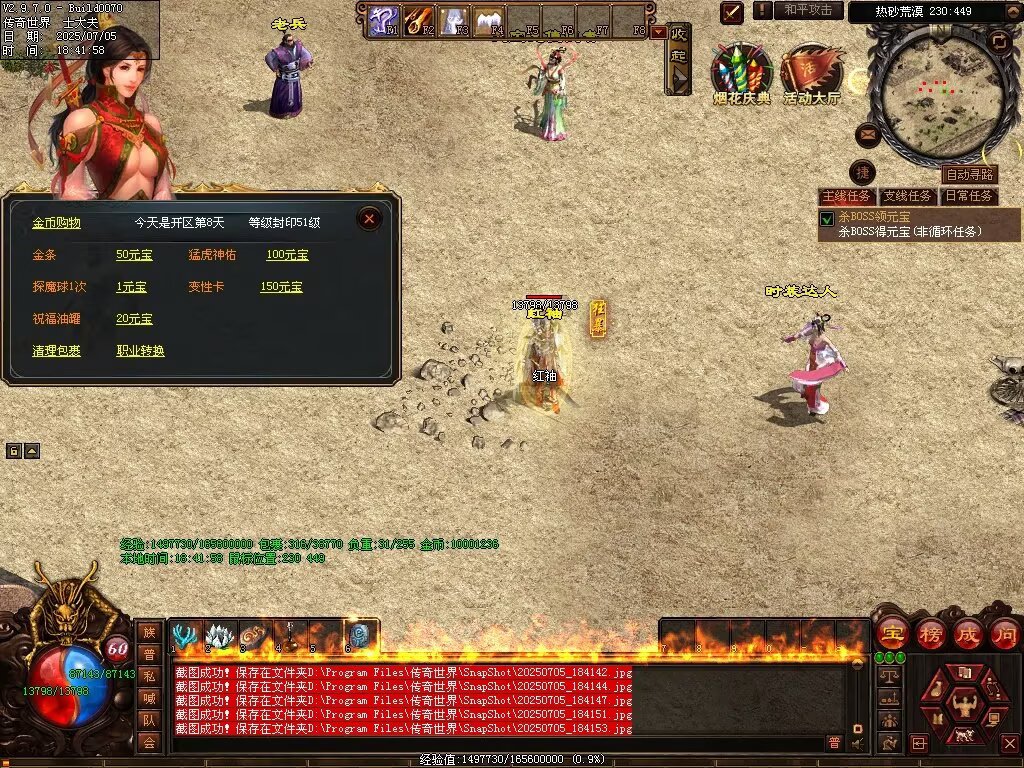Open the 职业转换 class change option

140,351
